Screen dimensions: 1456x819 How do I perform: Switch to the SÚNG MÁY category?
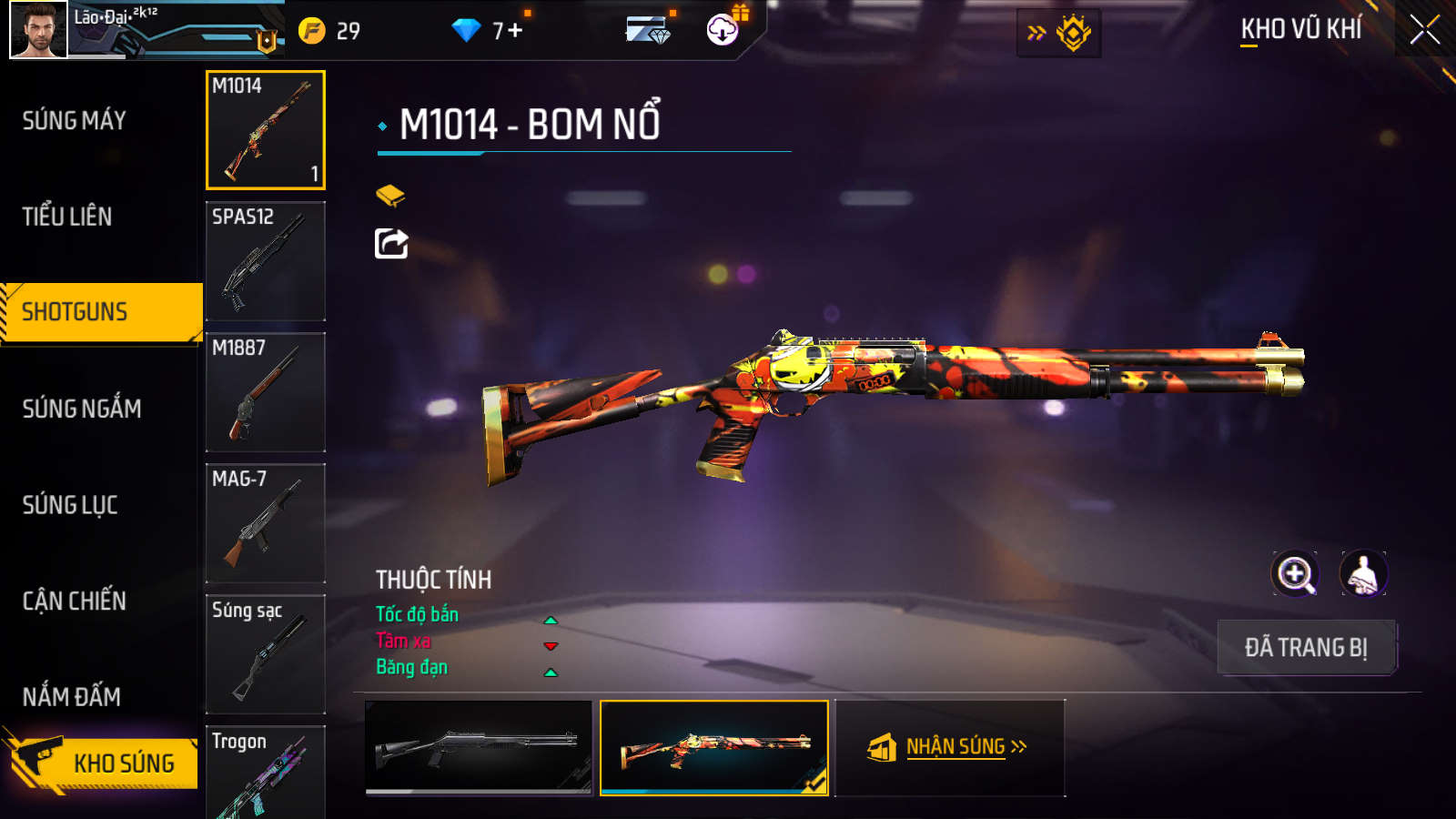point(75,120)
